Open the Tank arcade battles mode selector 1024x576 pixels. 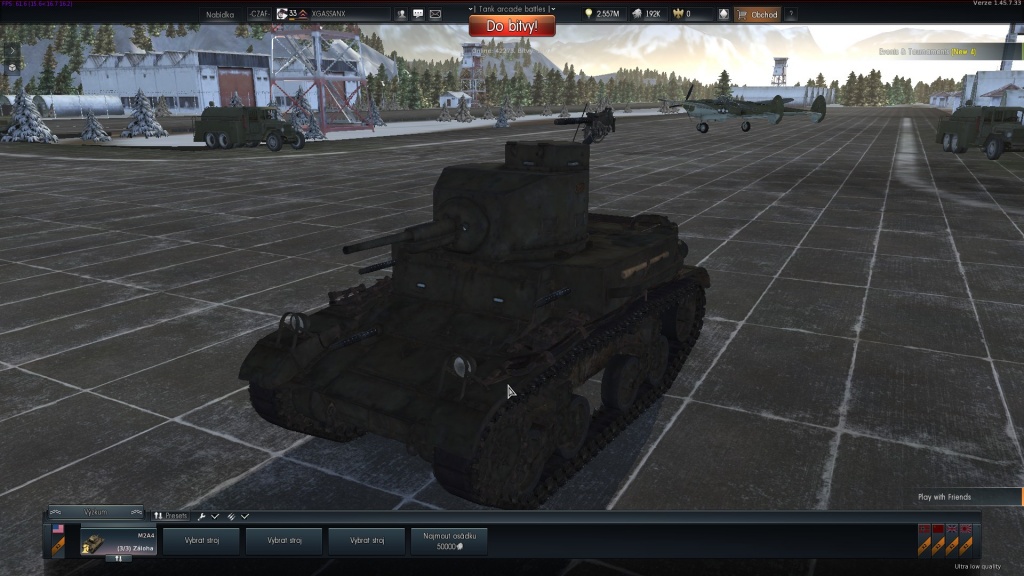(x=512, y=9)
